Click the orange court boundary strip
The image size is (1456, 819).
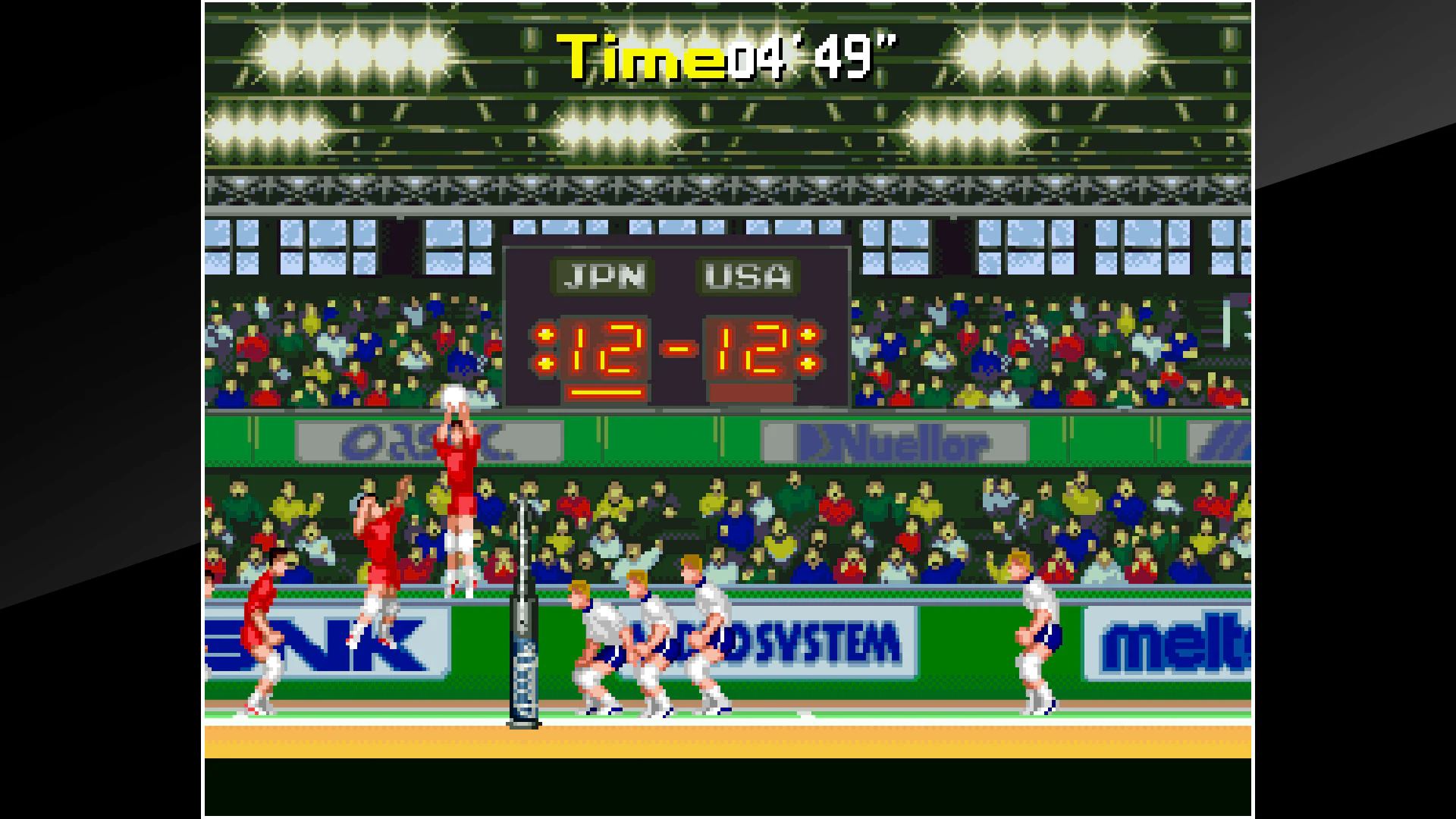point(728,747)
